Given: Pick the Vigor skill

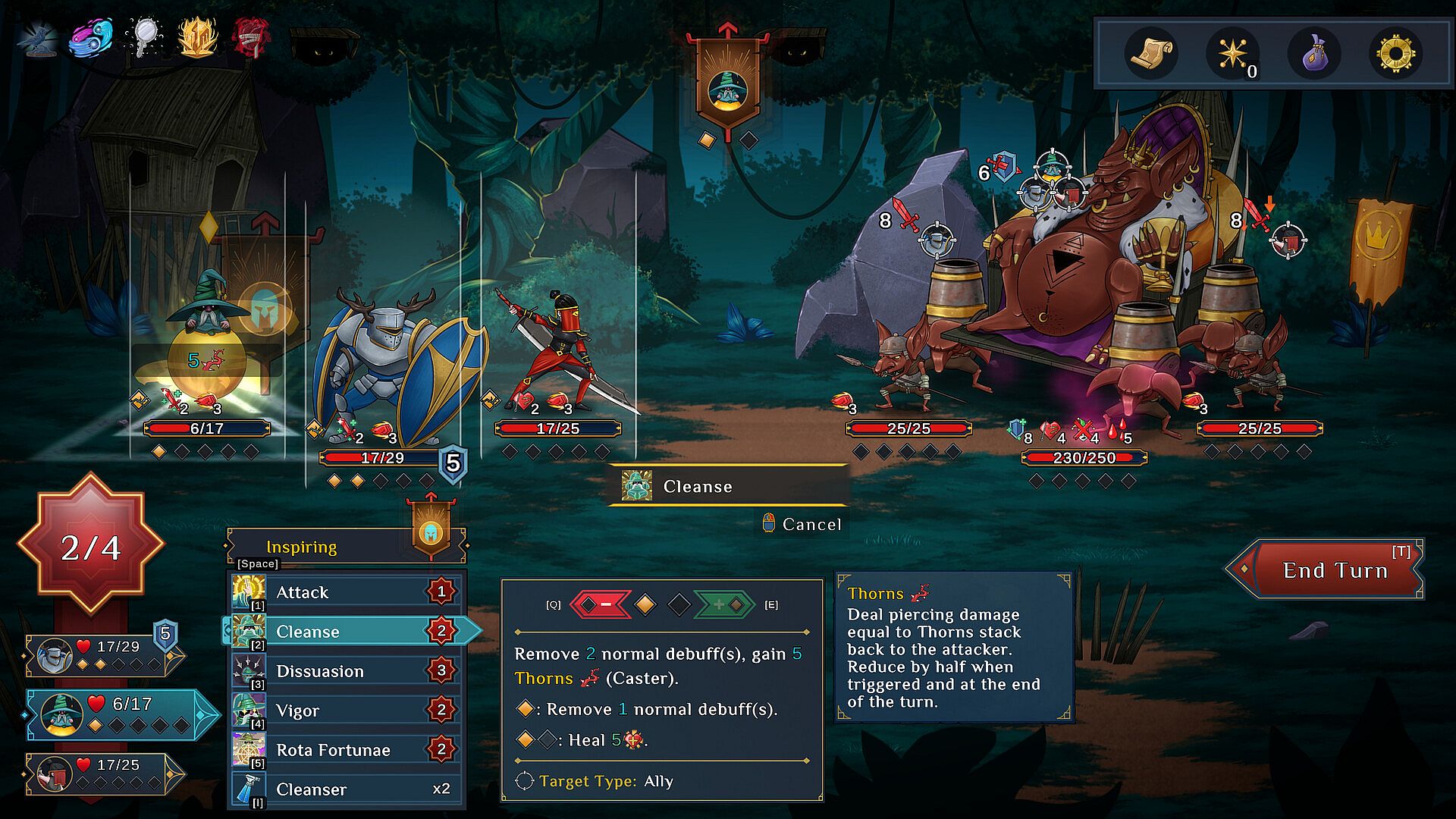Looking at the screenshot, I should [346, 711].
